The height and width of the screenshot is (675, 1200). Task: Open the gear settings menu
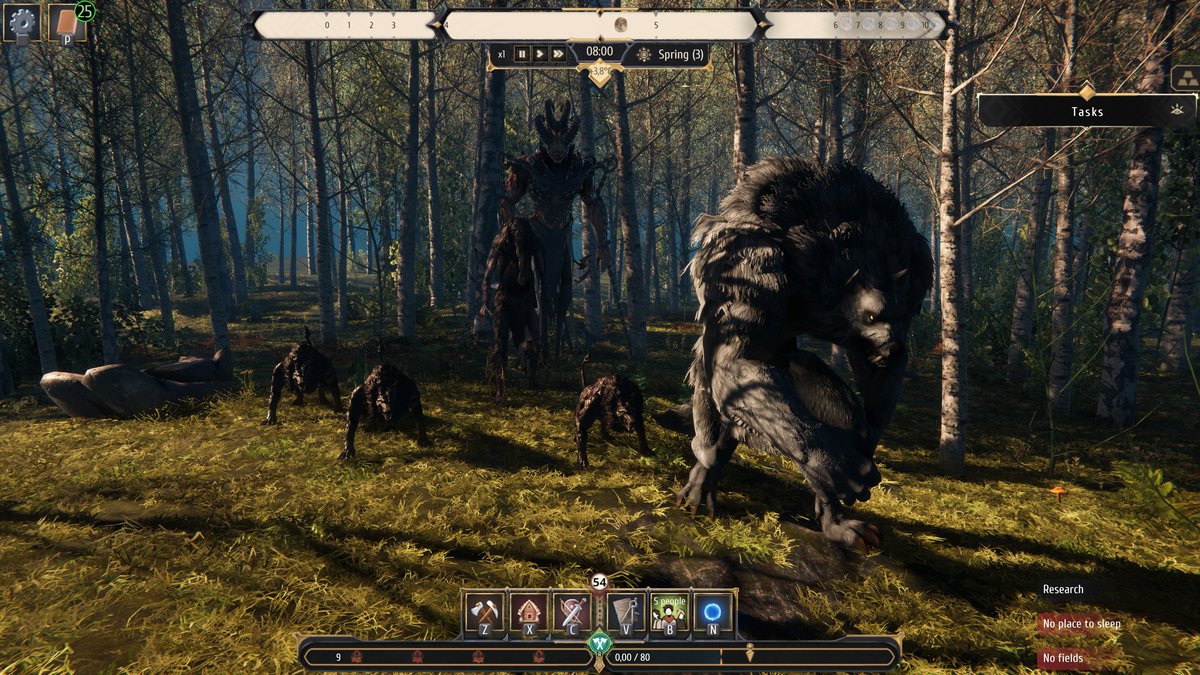point(22,23)
